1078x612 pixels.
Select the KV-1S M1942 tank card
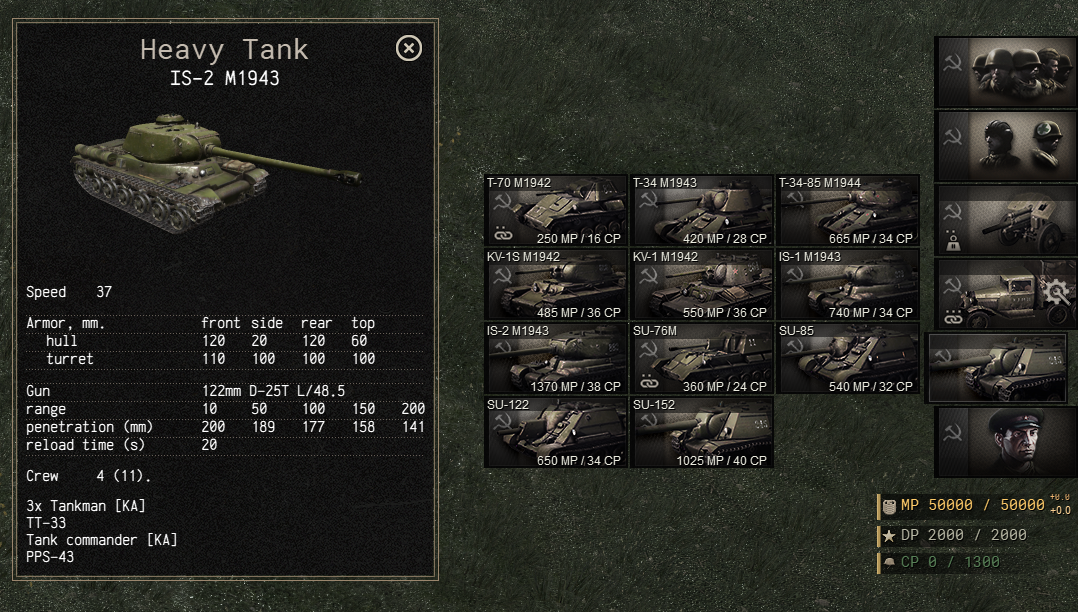pyautogui.click(x=555, y=285)
